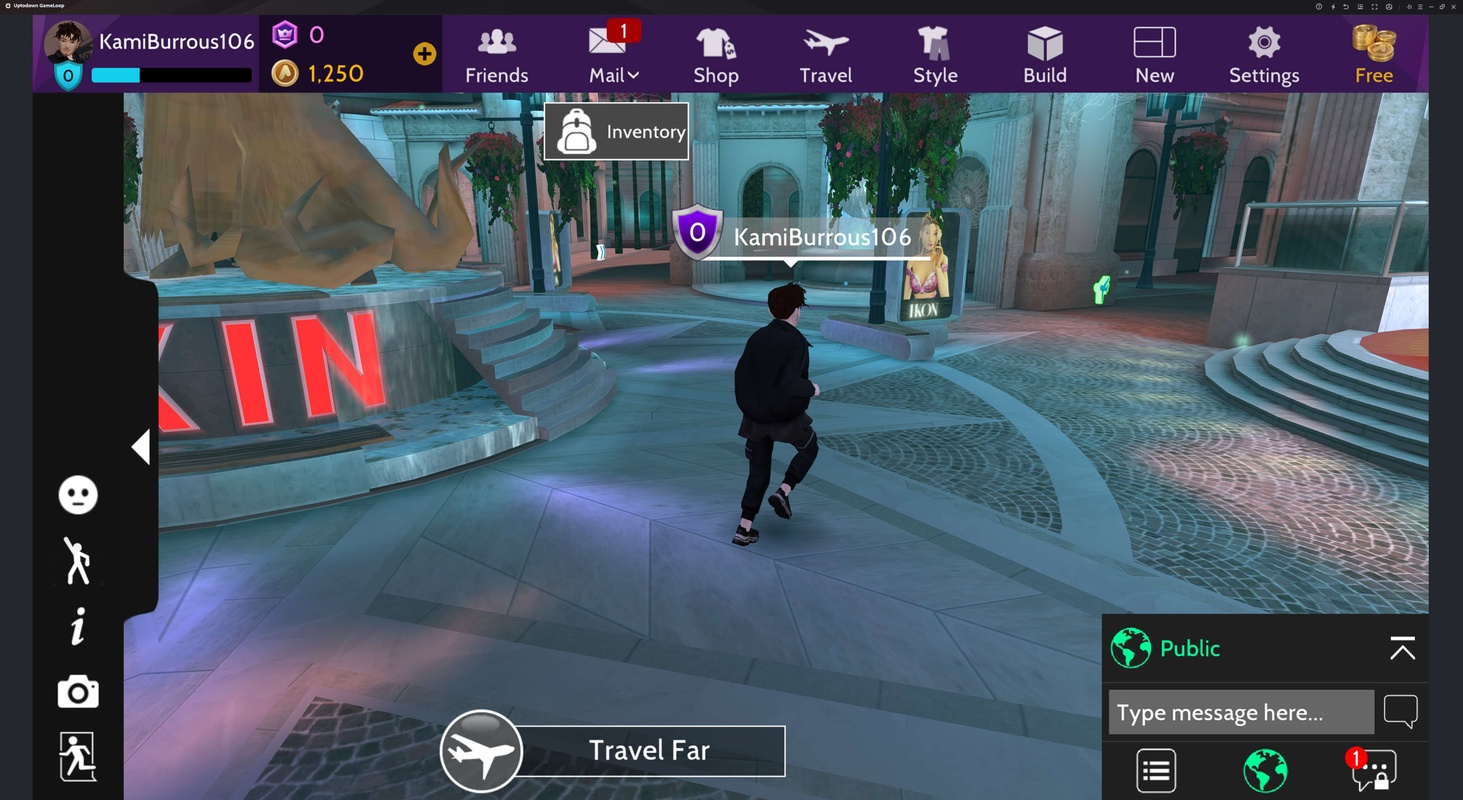Open the Inventory backpack
Image resolution: width=1463 pixels, height=800 pixels.
pyautogui.click(x=616, y=132)
